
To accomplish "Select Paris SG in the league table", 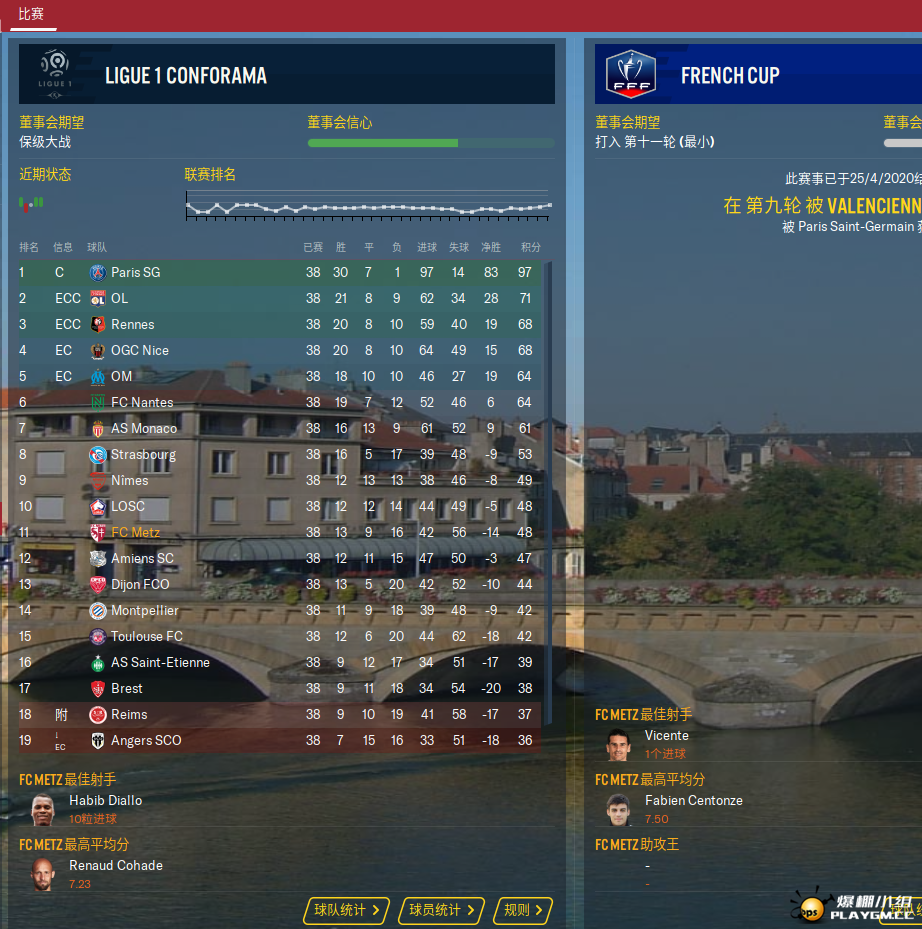I will [x=135, y=272].
